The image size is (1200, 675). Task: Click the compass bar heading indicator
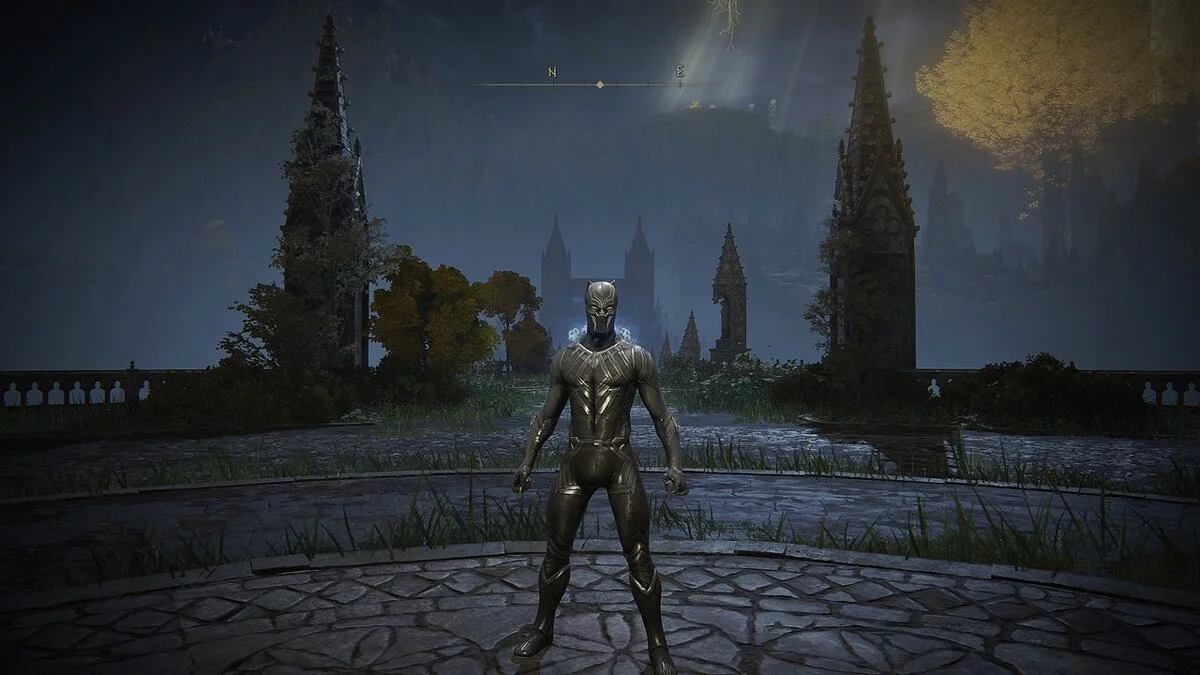tap(599, 85)
